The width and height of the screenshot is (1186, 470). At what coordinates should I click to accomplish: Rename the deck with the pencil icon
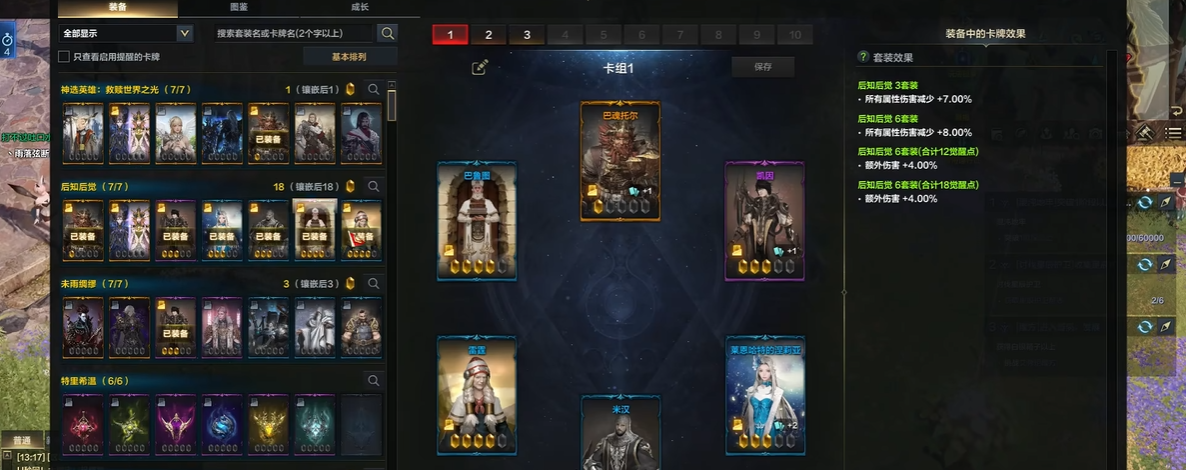480,67
